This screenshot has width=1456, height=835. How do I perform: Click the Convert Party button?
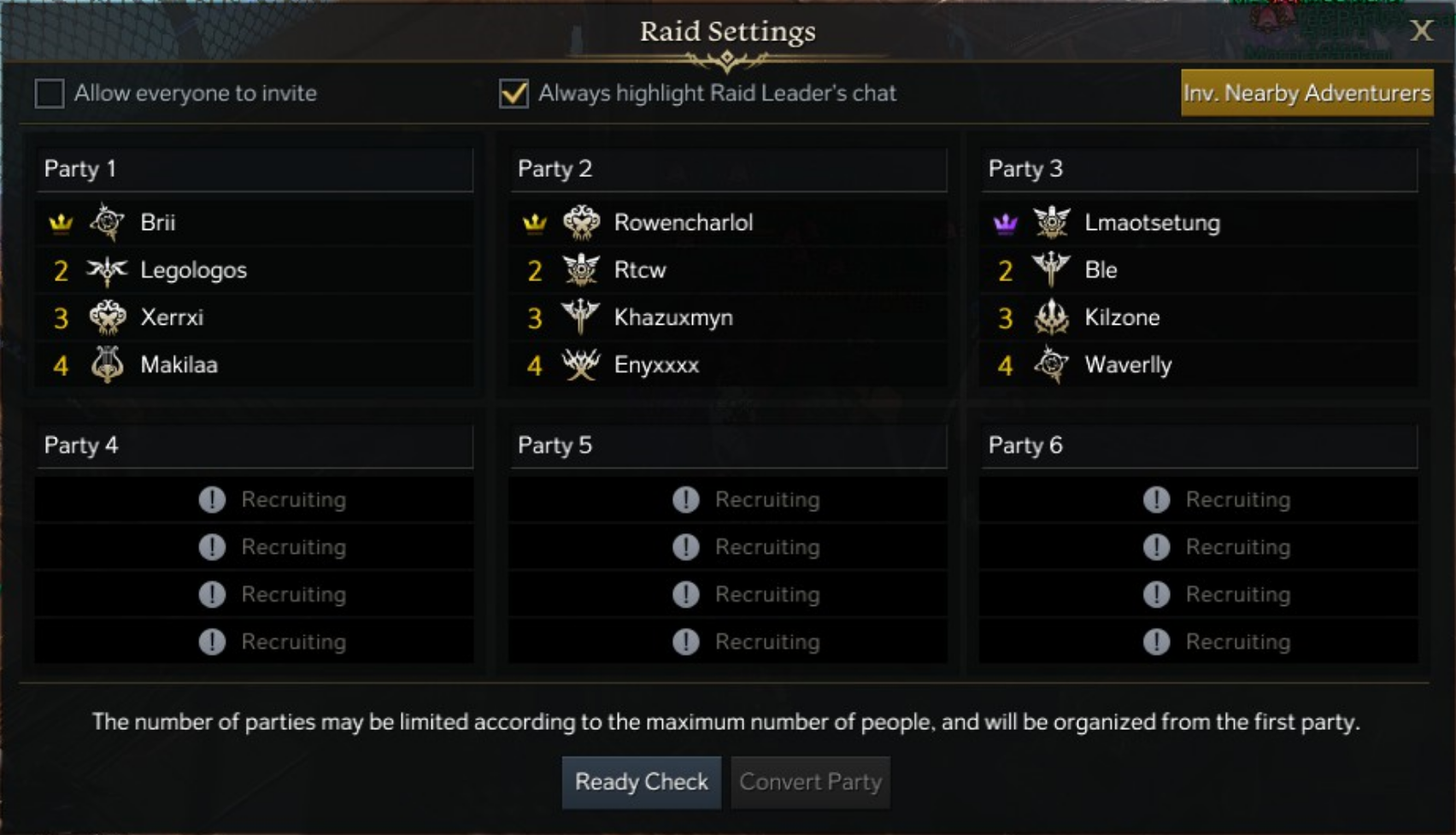(x=810, y=782)
